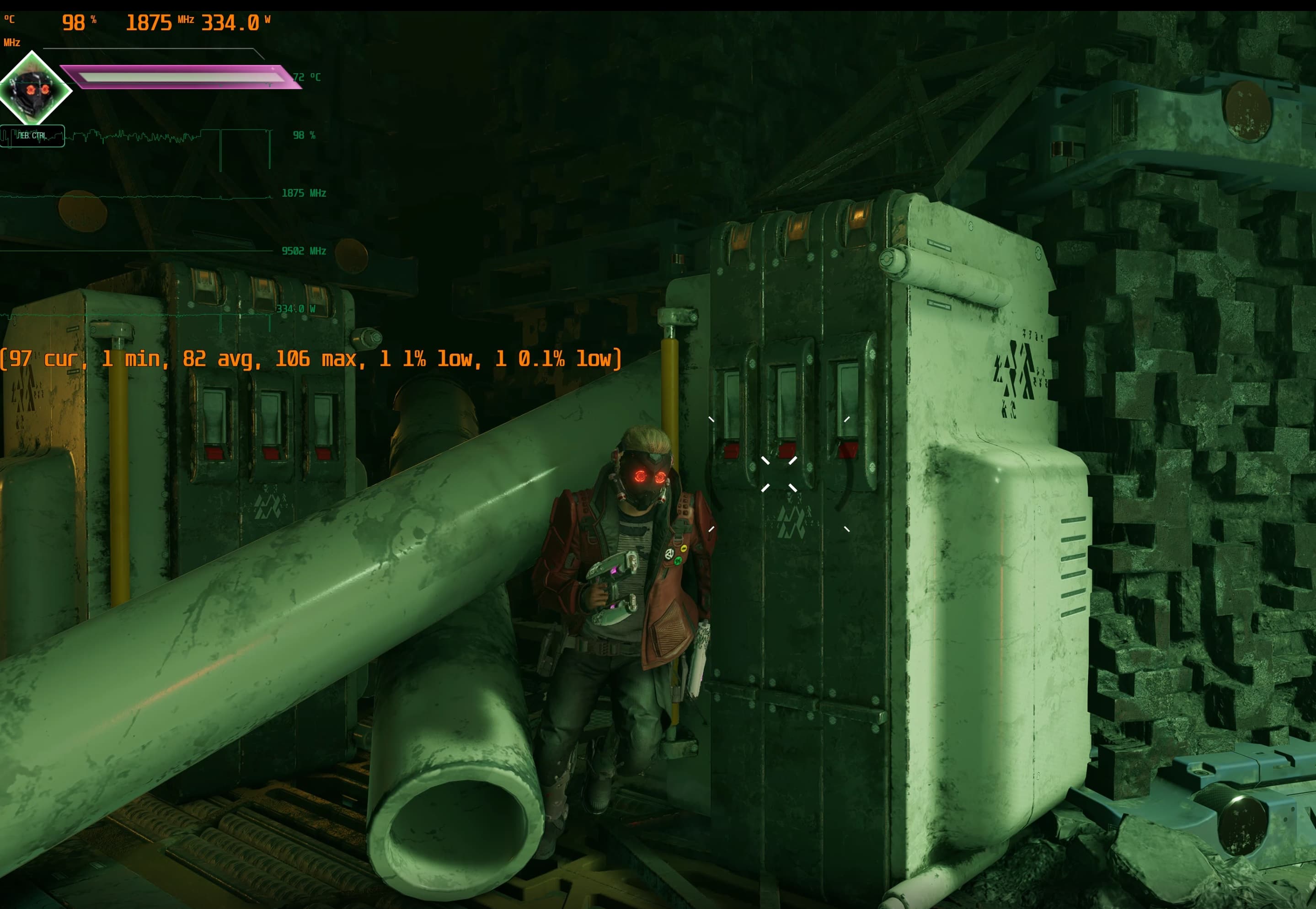Click Star-Lord's diamond portrait icon

click(x=33, y=89)
